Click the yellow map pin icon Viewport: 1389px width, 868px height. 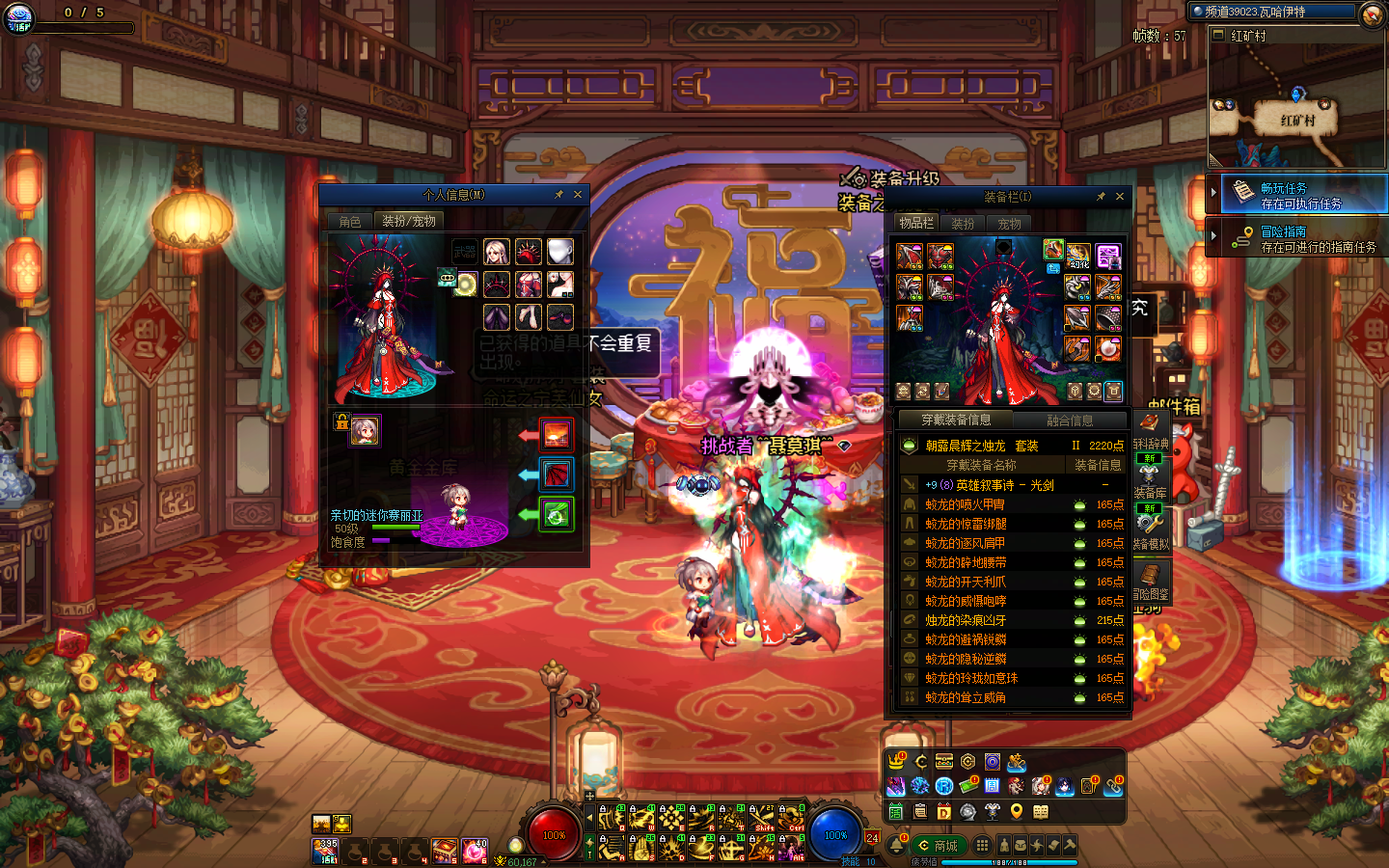tap(1017, 811)
